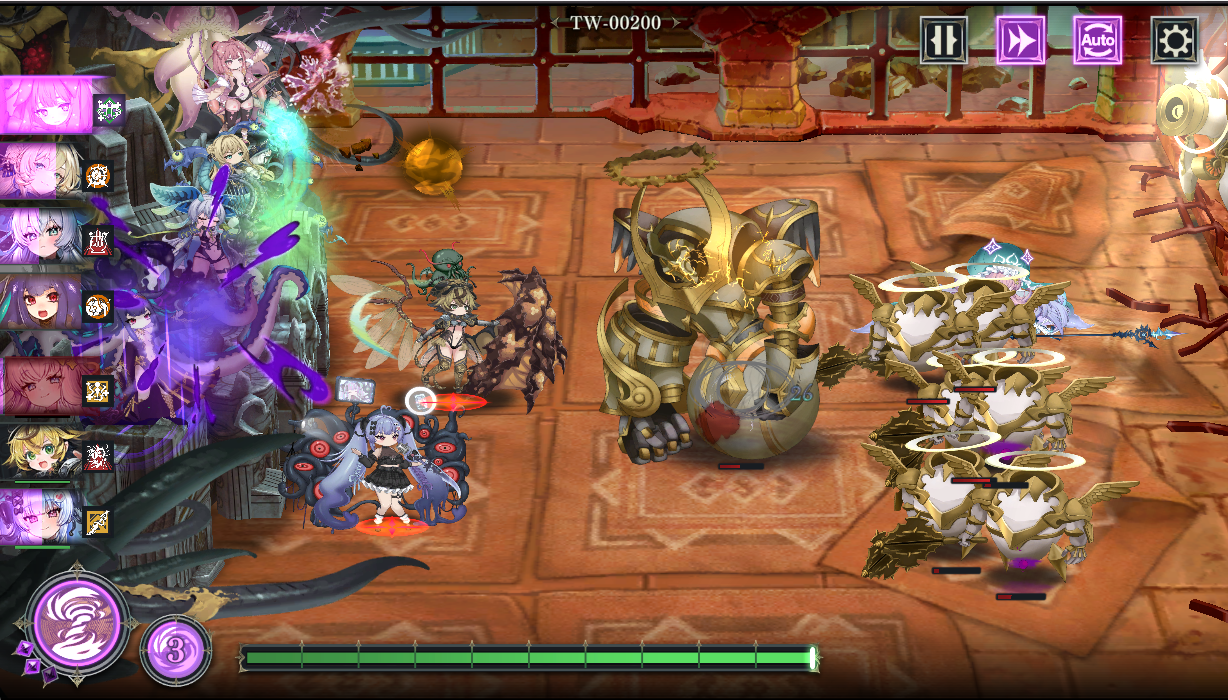1228x700 pixels.
Task: Choose the silver-haired green-eyed character portrait
Action: (41, 236)
